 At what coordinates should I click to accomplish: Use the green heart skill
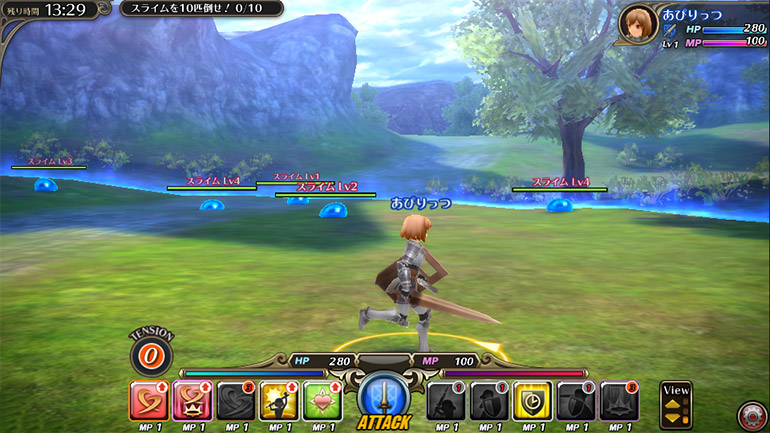pos(322,401)
